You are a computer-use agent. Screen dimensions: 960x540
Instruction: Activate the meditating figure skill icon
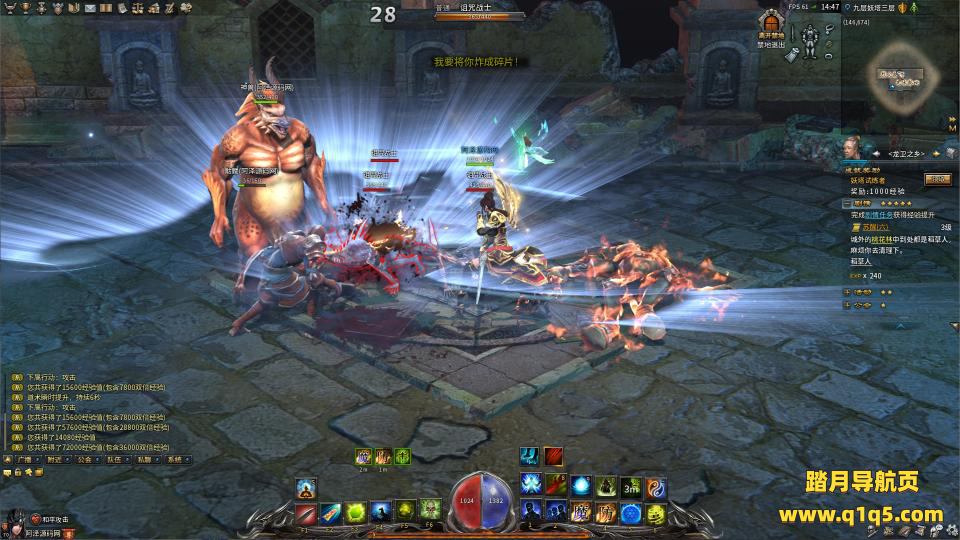[306, 488]
